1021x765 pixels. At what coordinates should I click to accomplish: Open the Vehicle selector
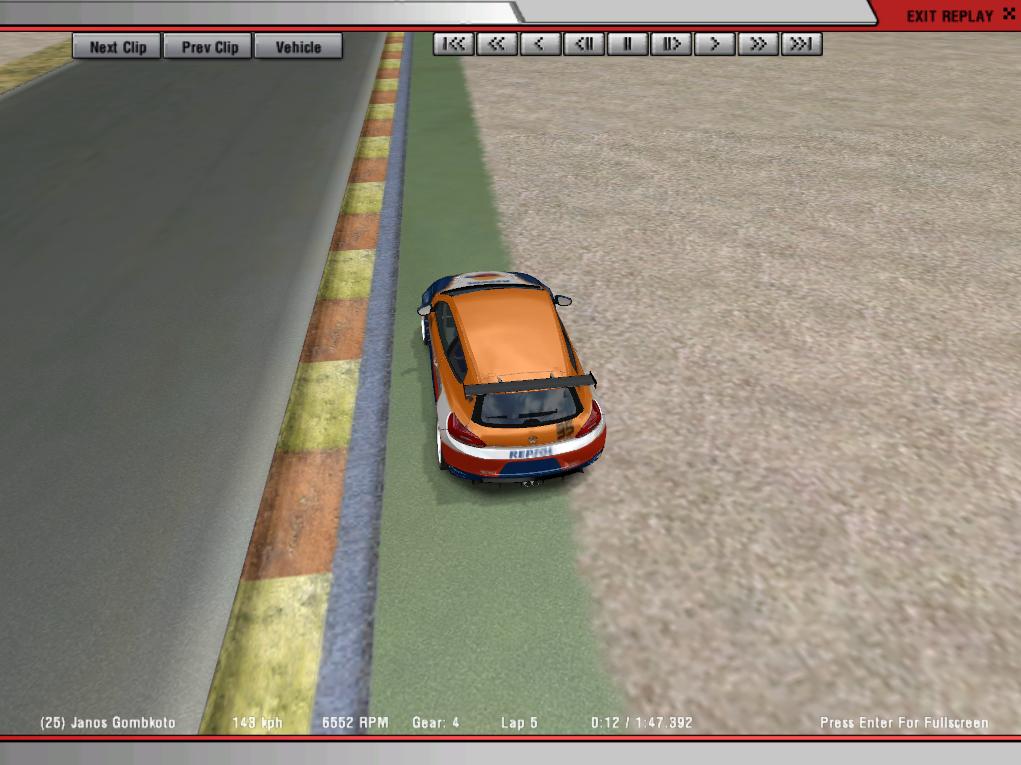[298, 47]
